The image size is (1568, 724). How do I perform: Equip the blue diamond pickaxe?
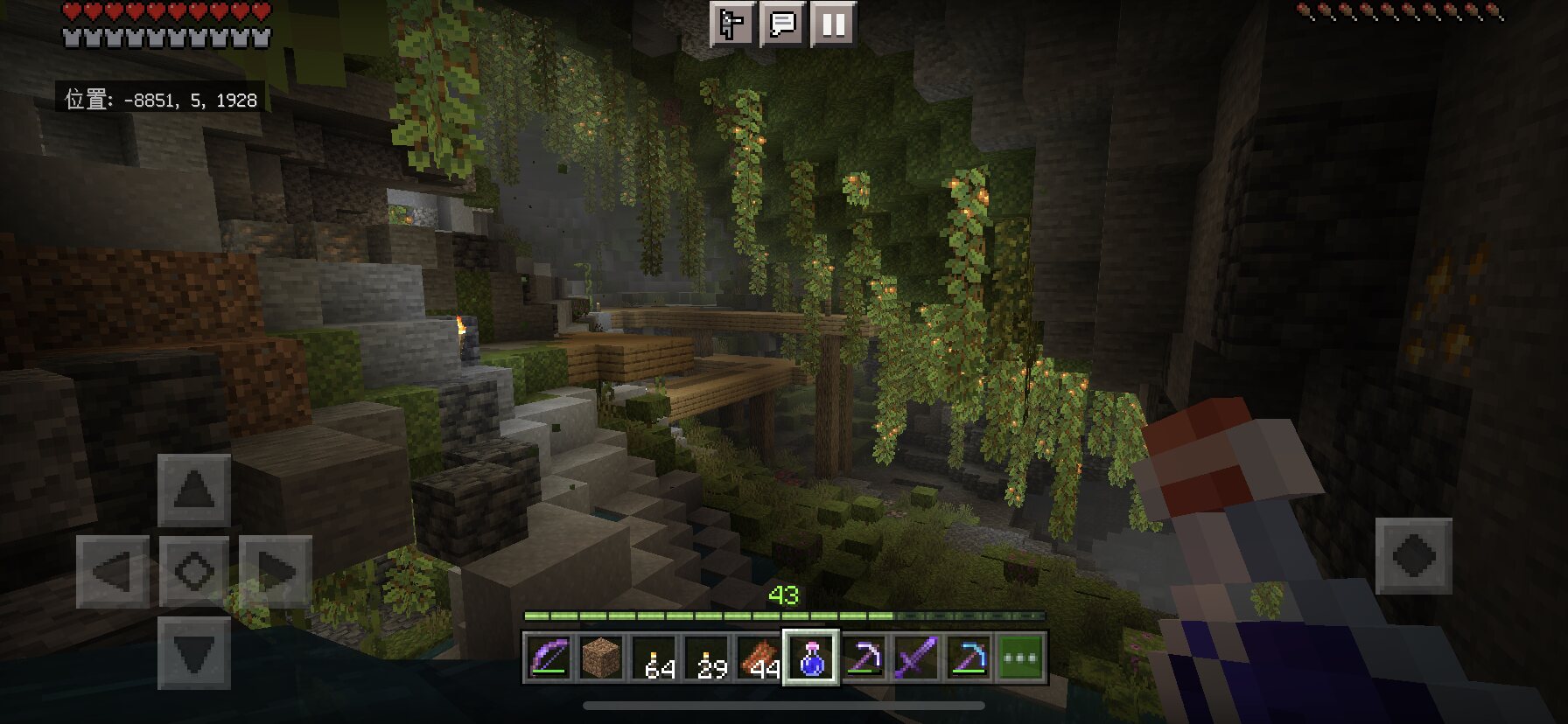coord(969,658)
